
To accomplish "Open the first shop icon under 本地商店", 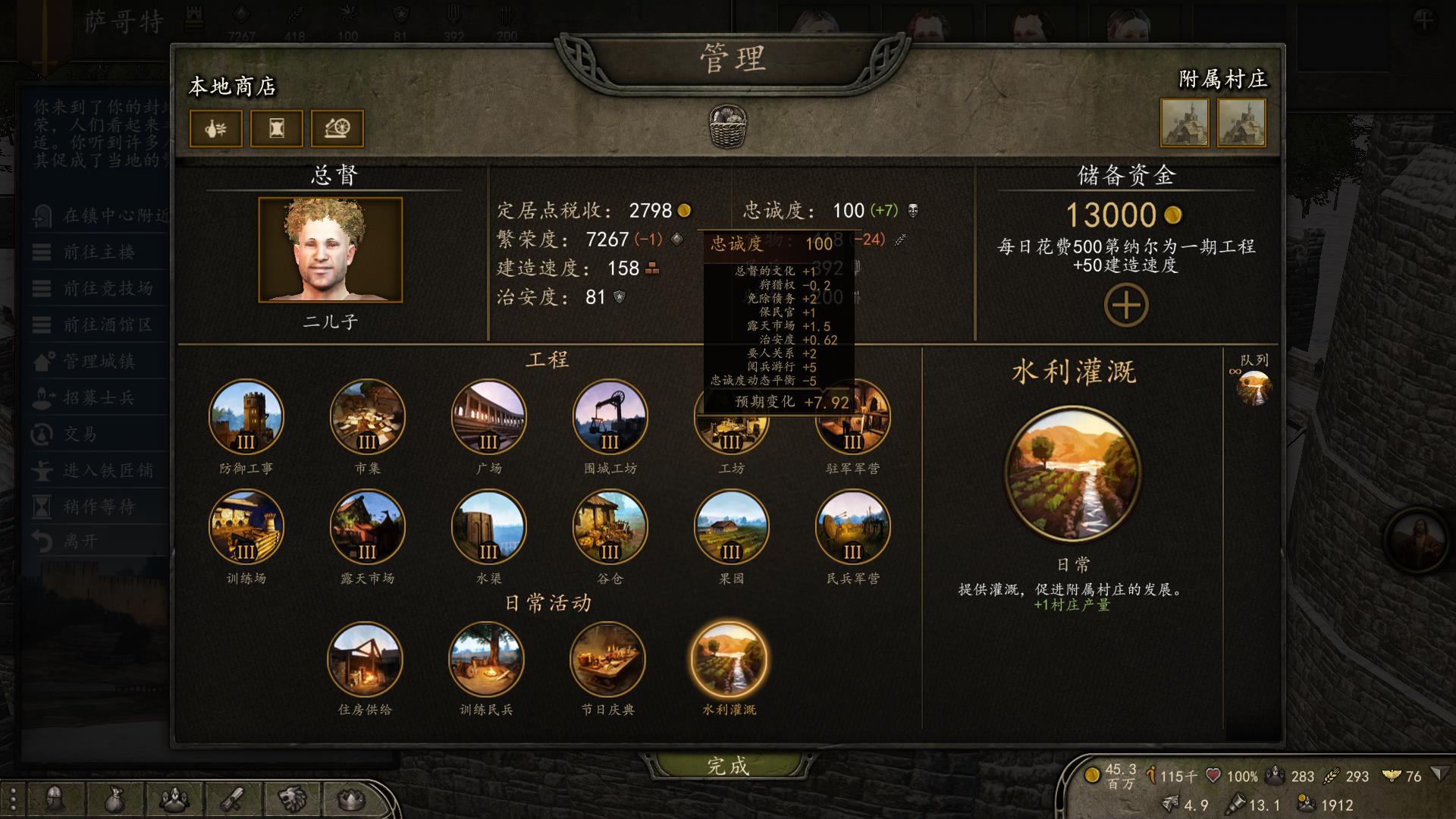I will pos(215,128).
